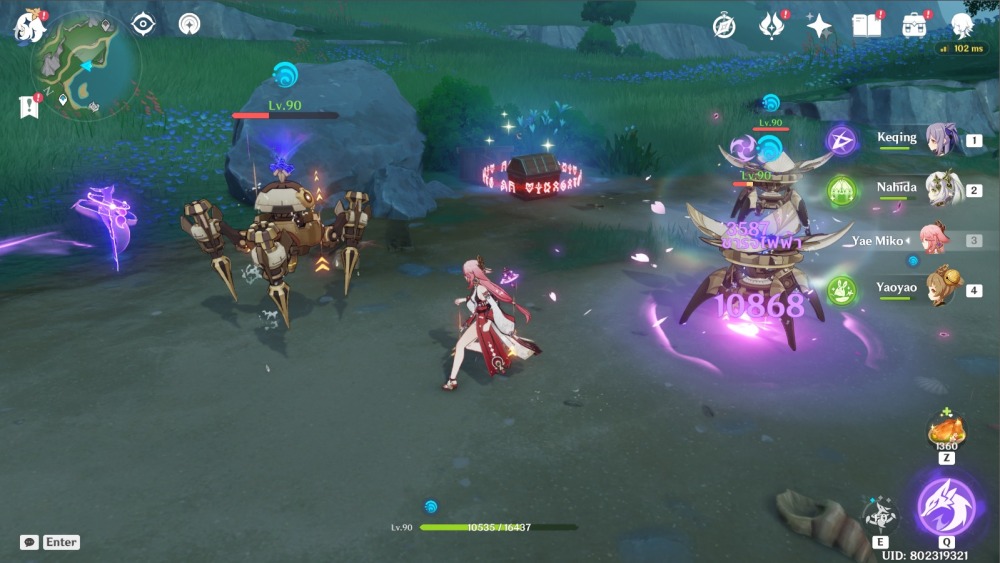Open the quest banner icon with exclamation mark
Viewport: 1000px width, 563px height.
point(29,106)
